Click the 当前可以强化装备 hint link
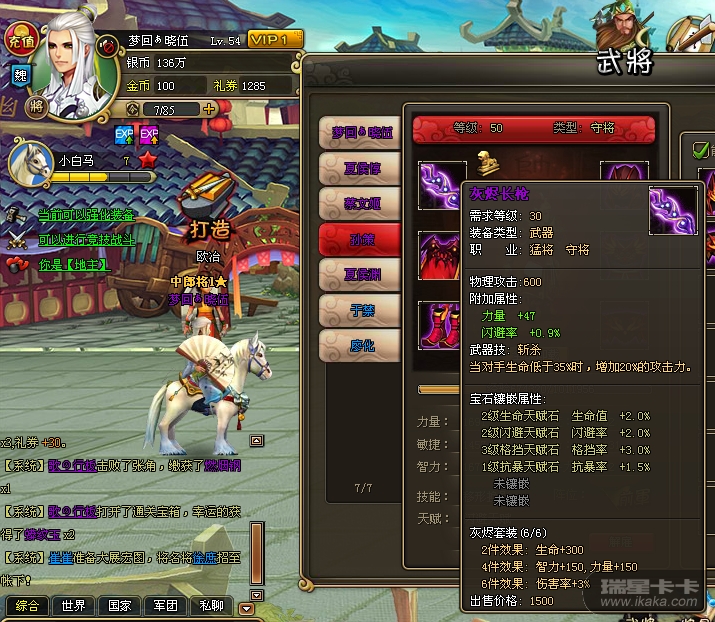The width and height of the screenshot is (715, 622). [x=85, y=216]
